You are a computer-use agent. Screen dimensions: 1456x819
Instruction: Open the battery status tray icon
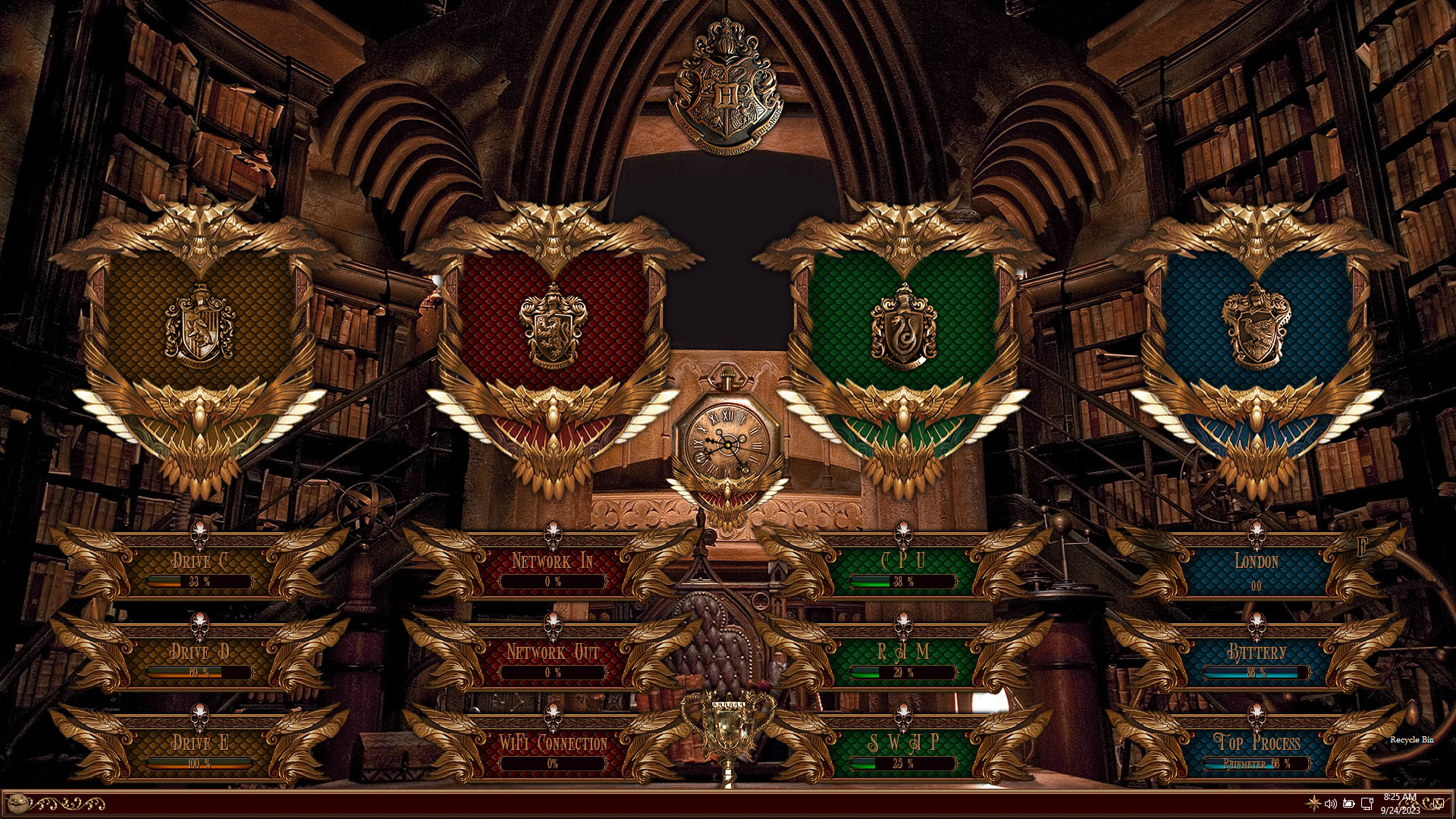click(1348, 803)
